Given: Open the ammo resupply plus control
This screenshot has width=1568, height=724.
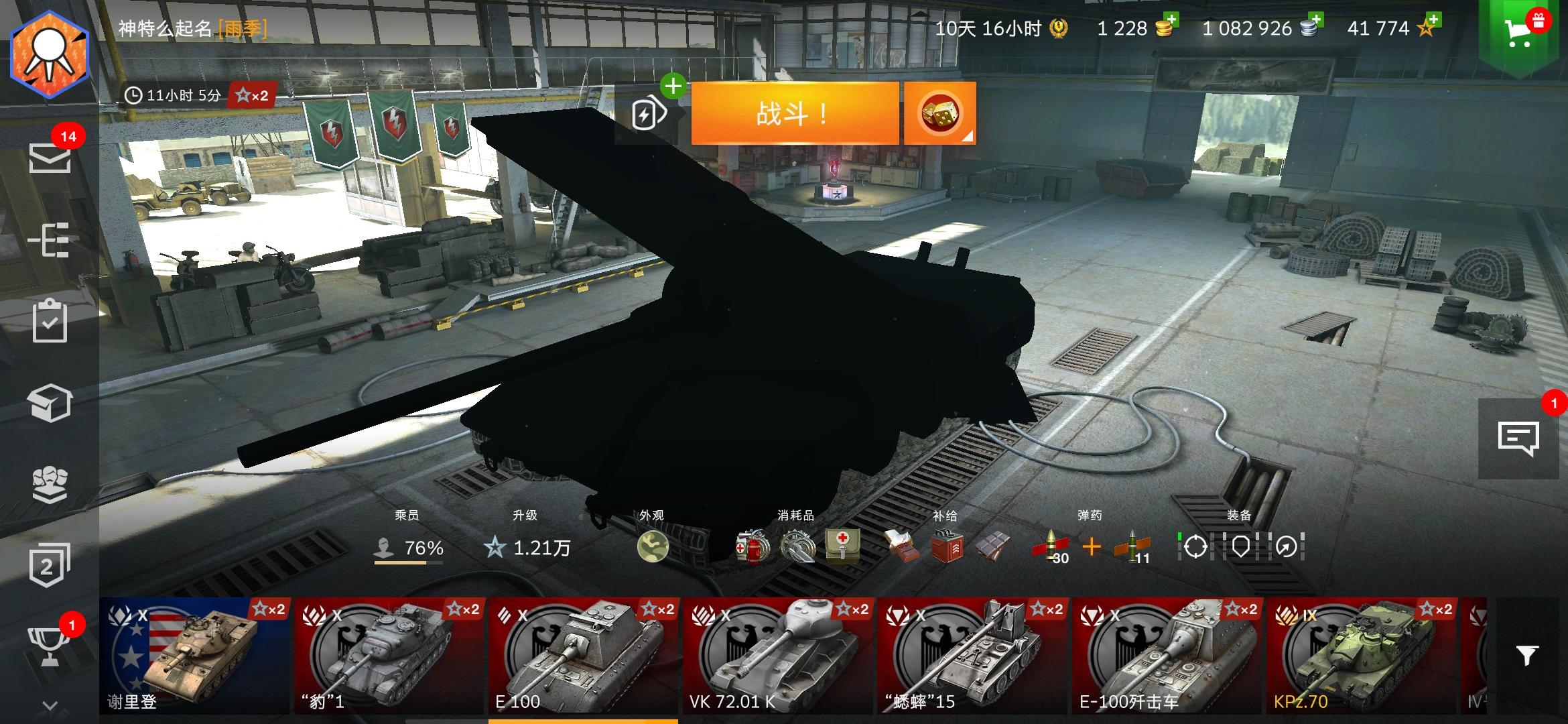Looking at the screenshot, I should [1092, 546].
